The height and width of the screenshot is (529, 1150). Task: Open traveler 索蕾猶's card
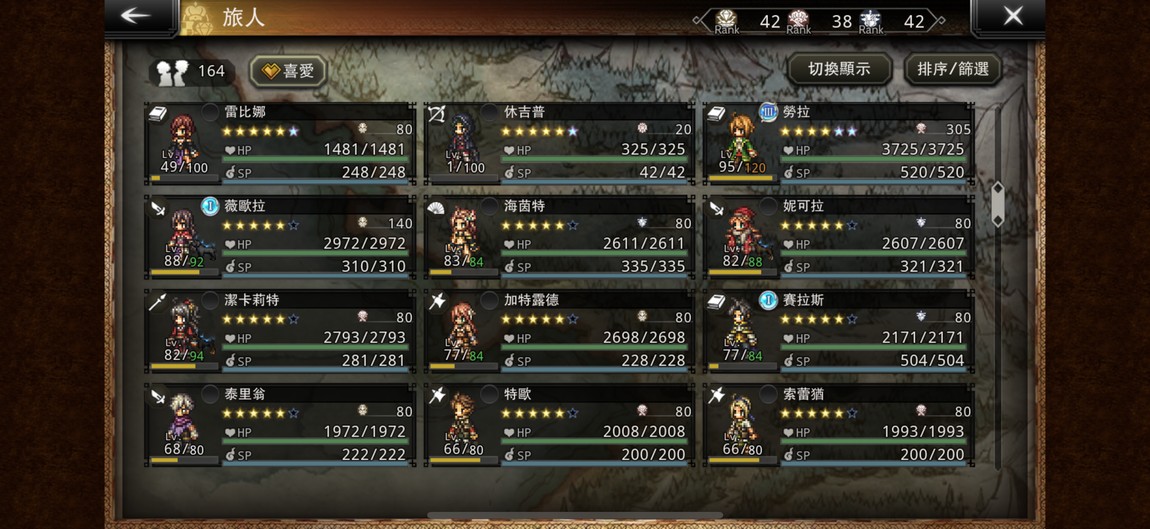[x=838, y=425]
